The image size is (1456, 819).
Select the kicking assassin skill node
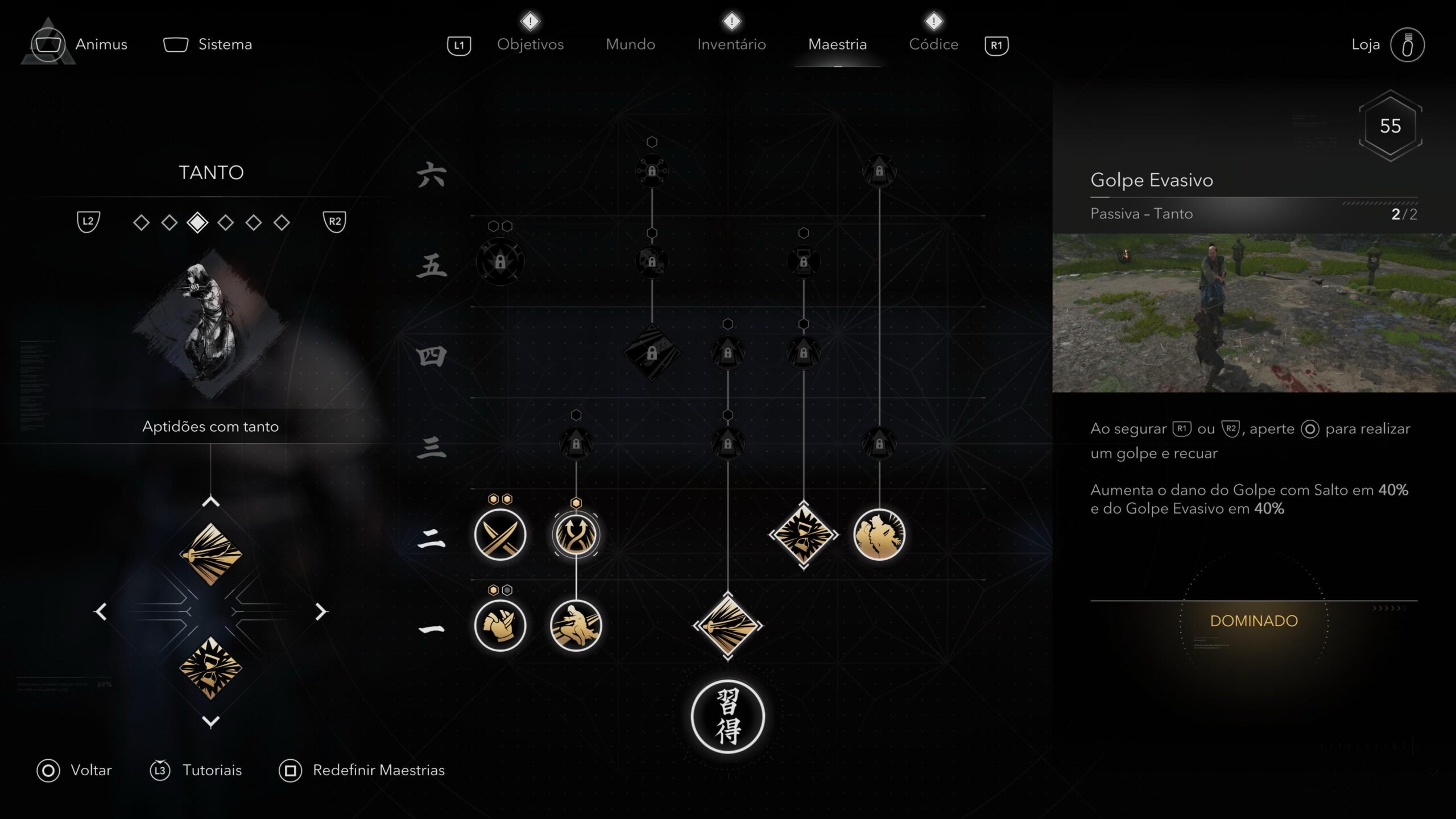click(x=576, y=626)
